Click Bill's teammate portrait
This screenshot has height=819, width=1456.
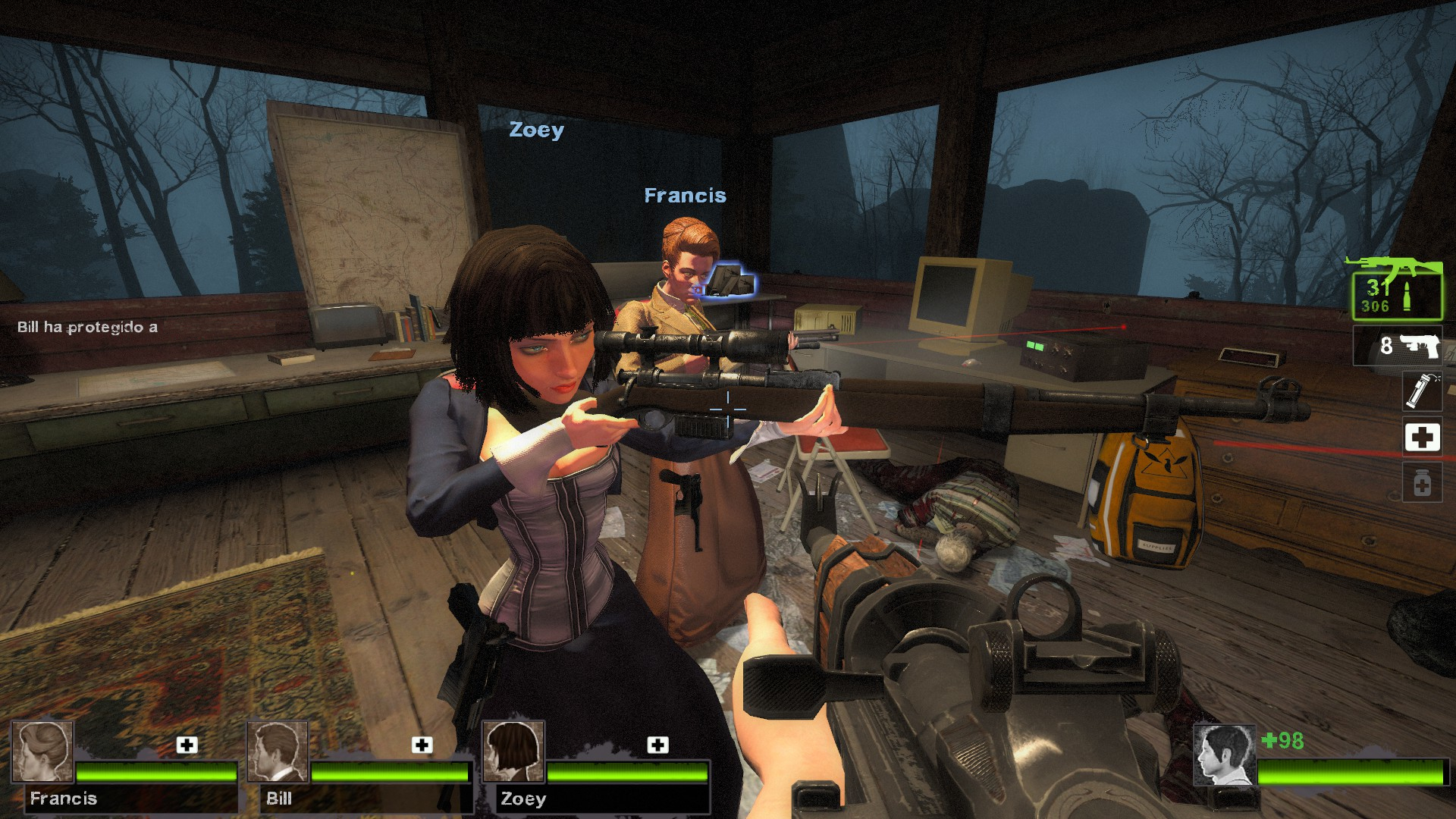coord(278,752)
